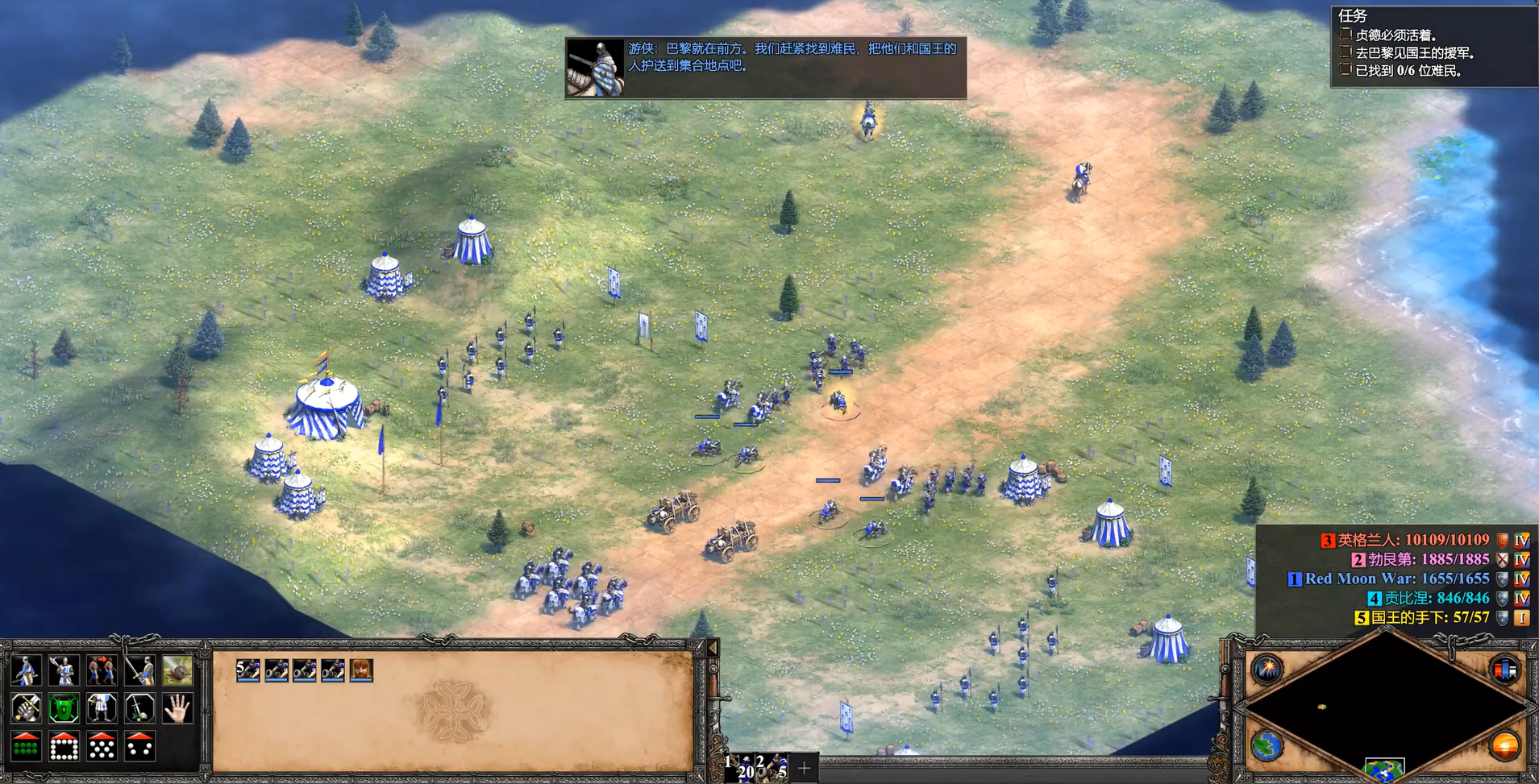Select control group 2 with 5 units
The image size is (1539, 784).
(772, 768)
